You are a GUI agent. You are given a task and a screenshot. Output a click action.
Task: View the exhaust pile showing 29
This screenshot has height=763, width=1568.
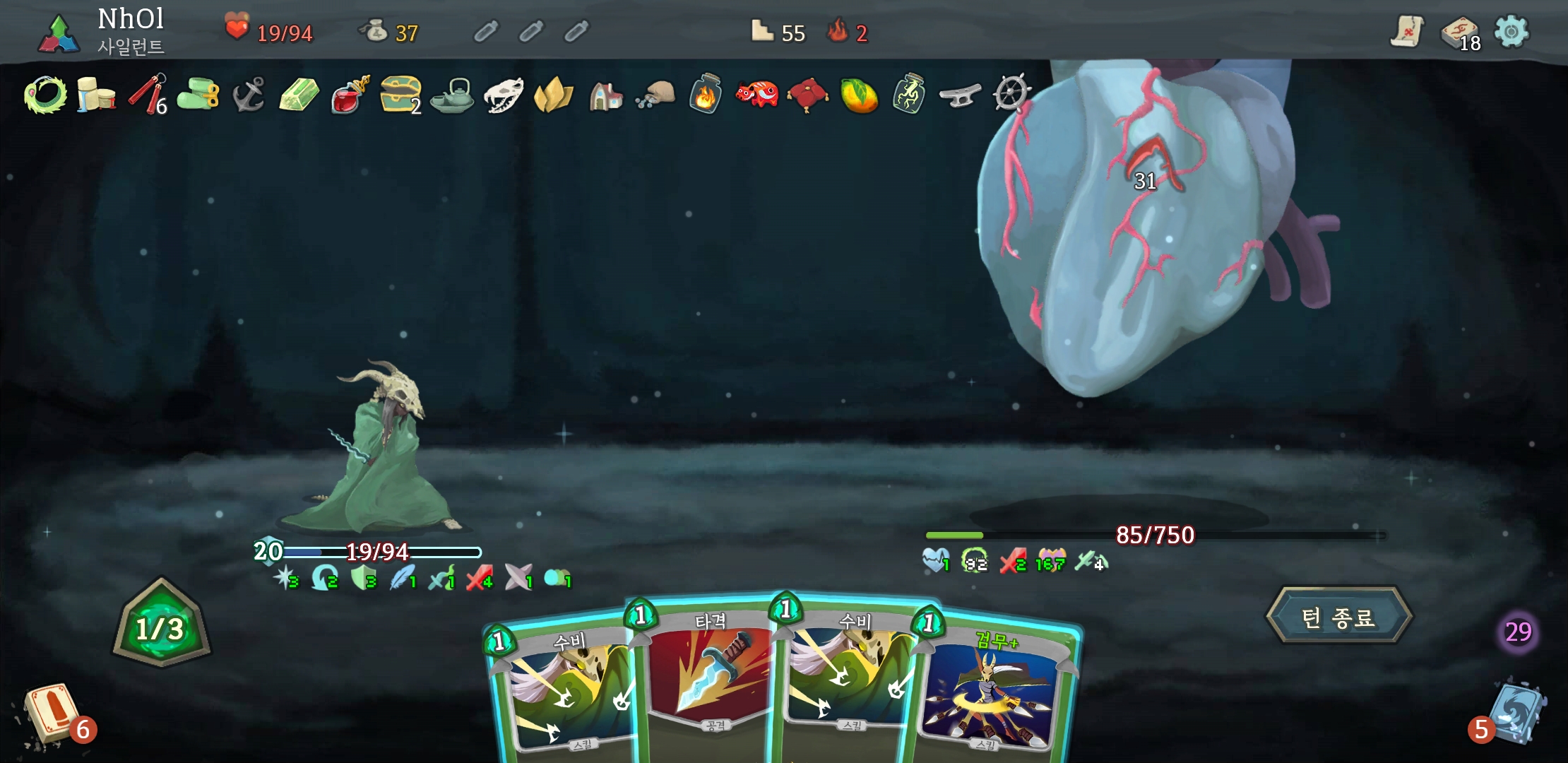1518,632
